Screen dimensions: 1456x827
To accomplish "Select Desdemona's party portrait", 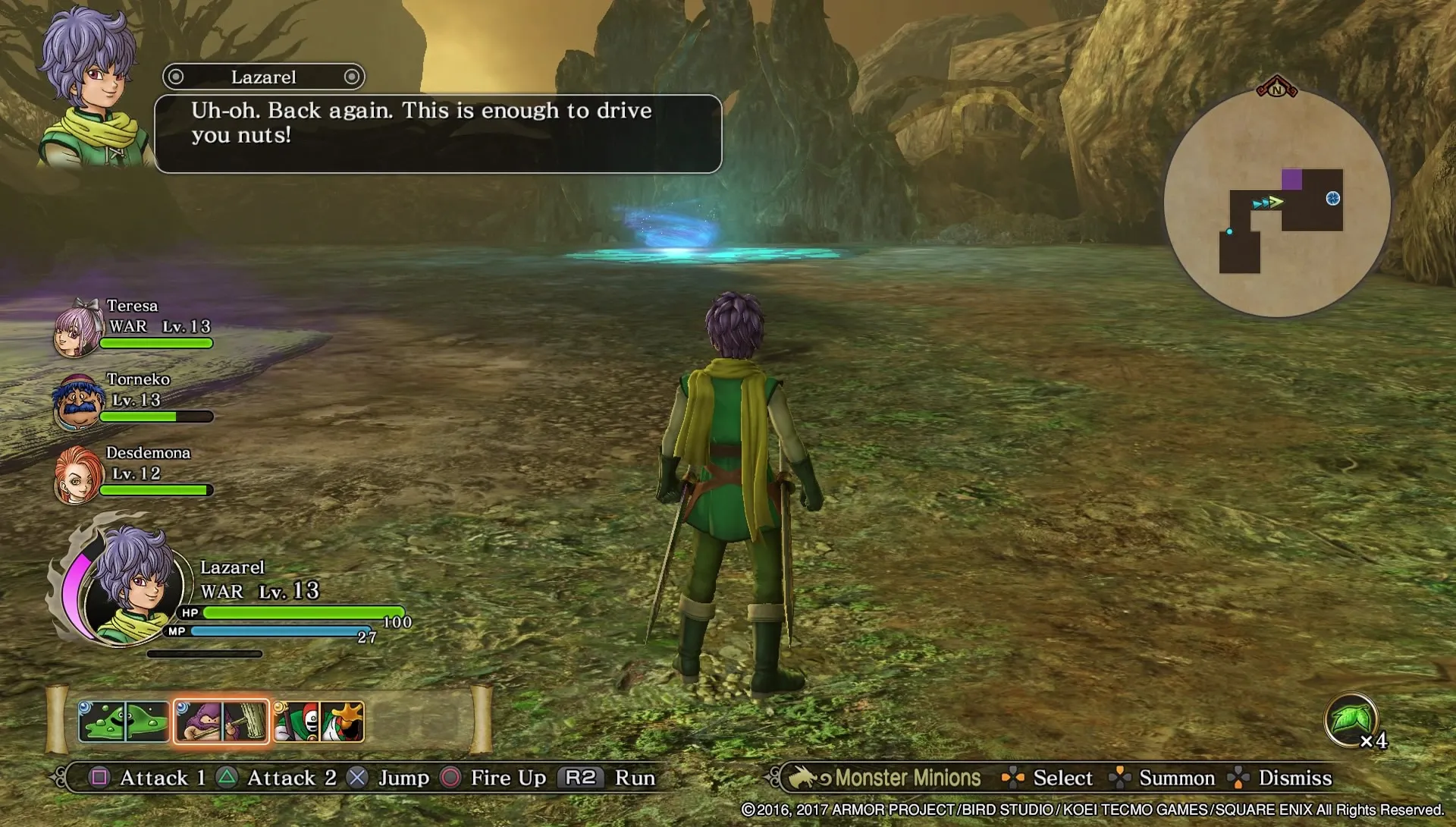I will [x=77, y=476].
